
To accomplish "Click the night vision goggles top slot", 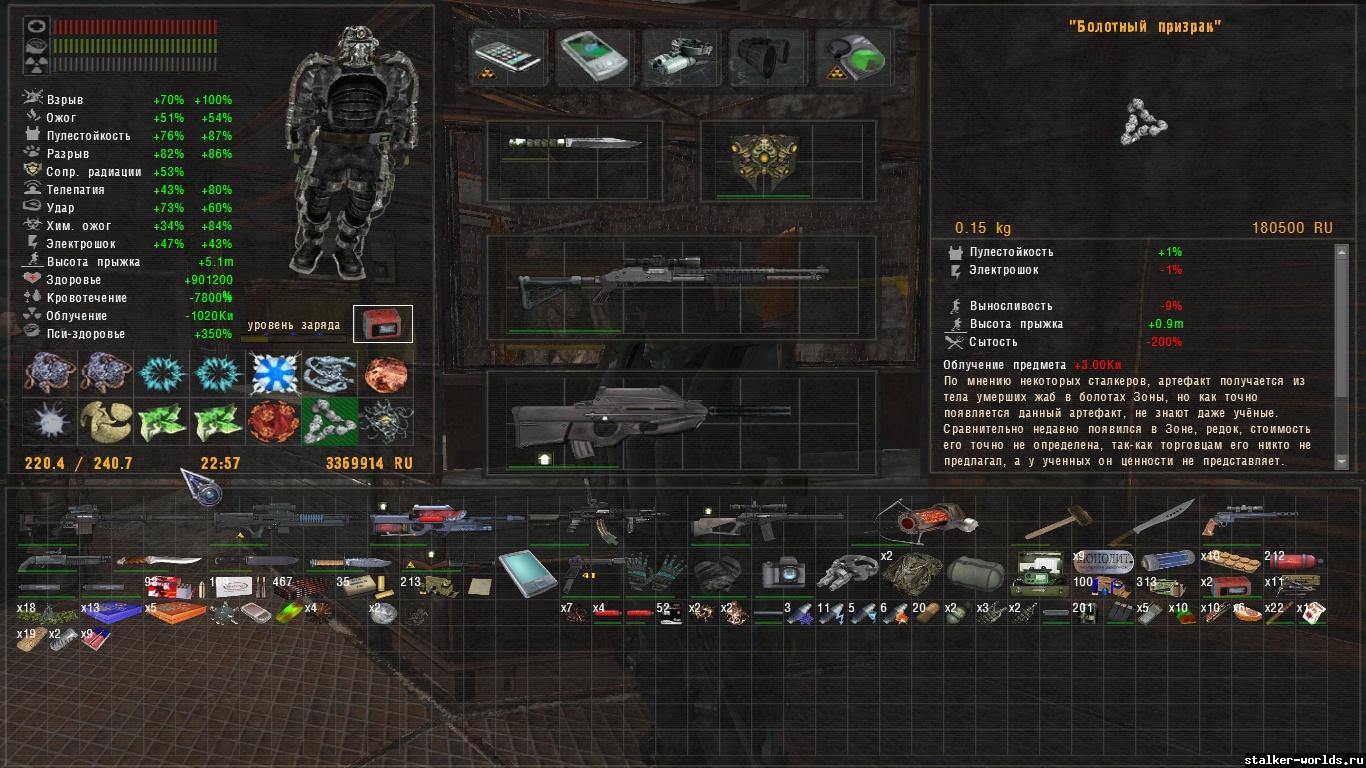I will tap(680, 55).
